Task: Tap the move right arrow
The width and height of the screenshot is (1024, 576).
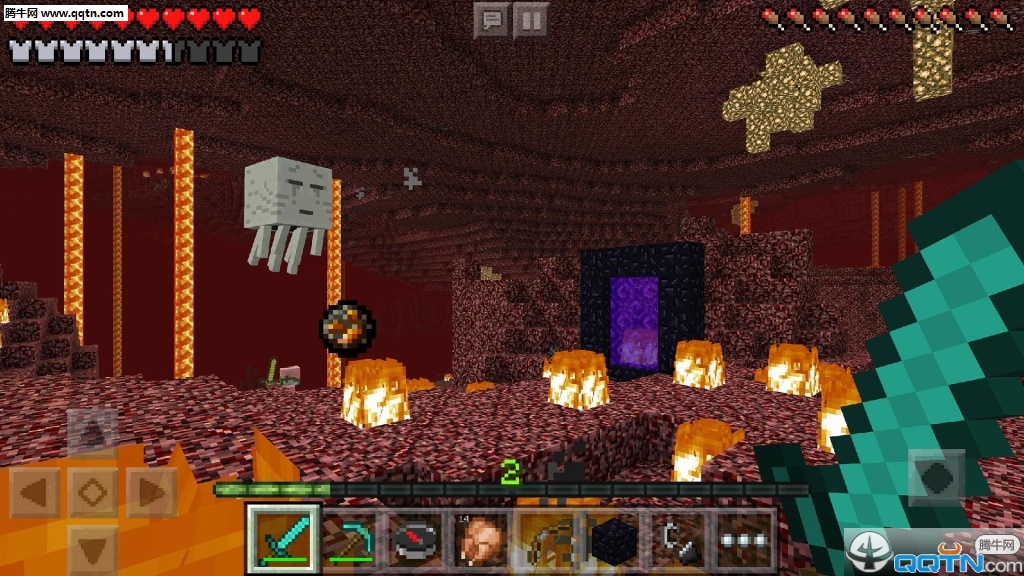Action: [x=151, y=492]
